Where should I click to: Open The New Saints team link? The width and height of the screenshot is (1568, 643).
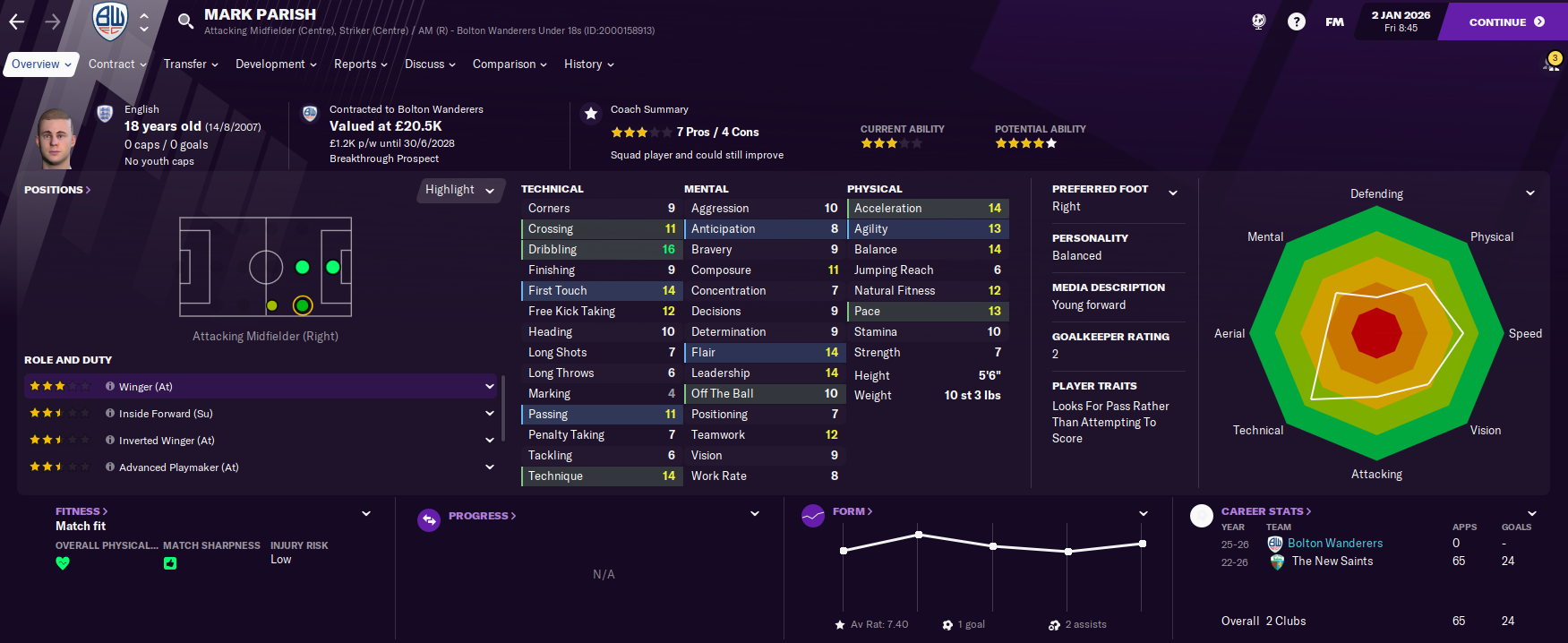click(1332, 562)
